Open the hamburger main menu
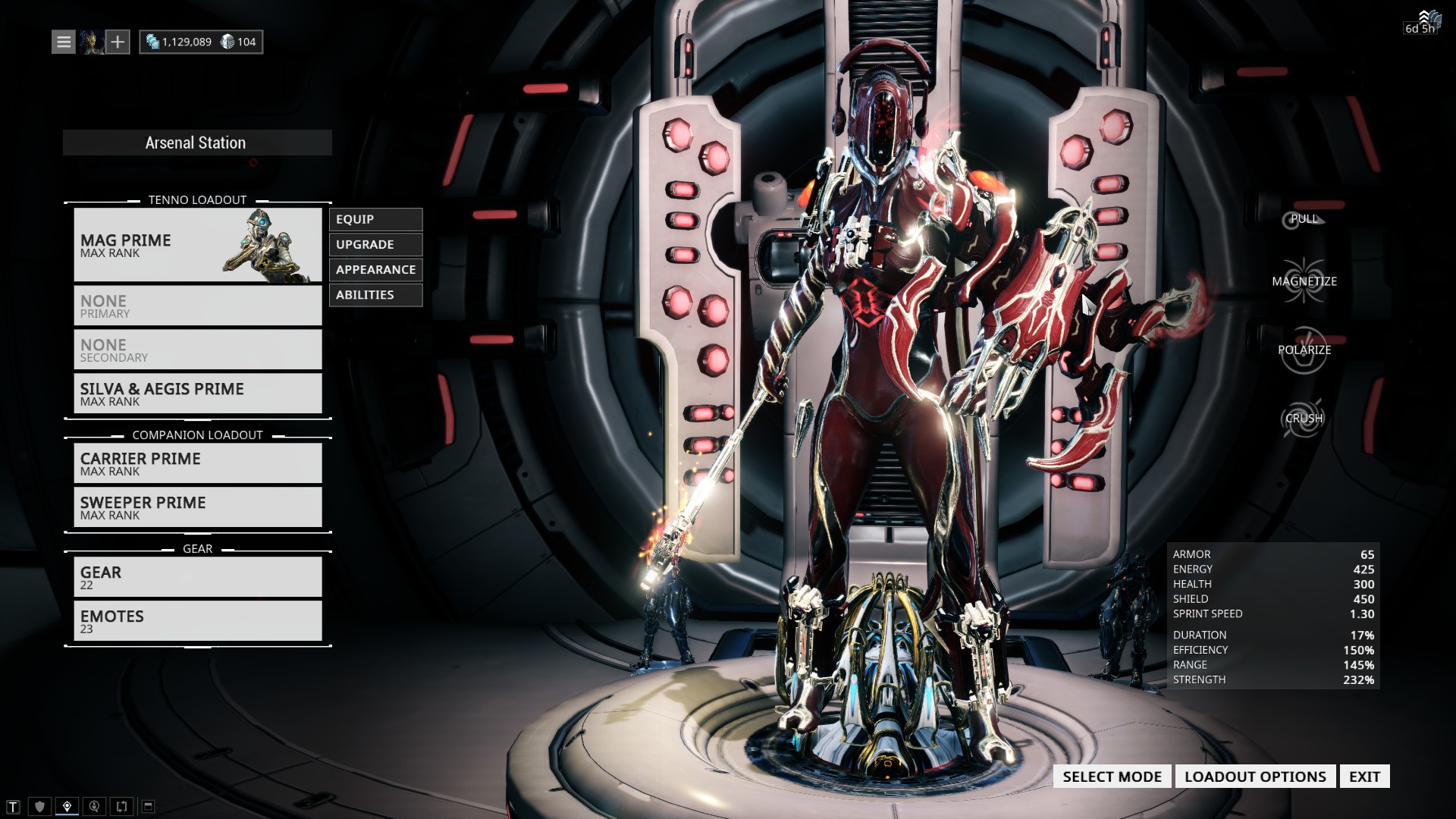Viewport: 1456px width, 819px height. [64, 42]
